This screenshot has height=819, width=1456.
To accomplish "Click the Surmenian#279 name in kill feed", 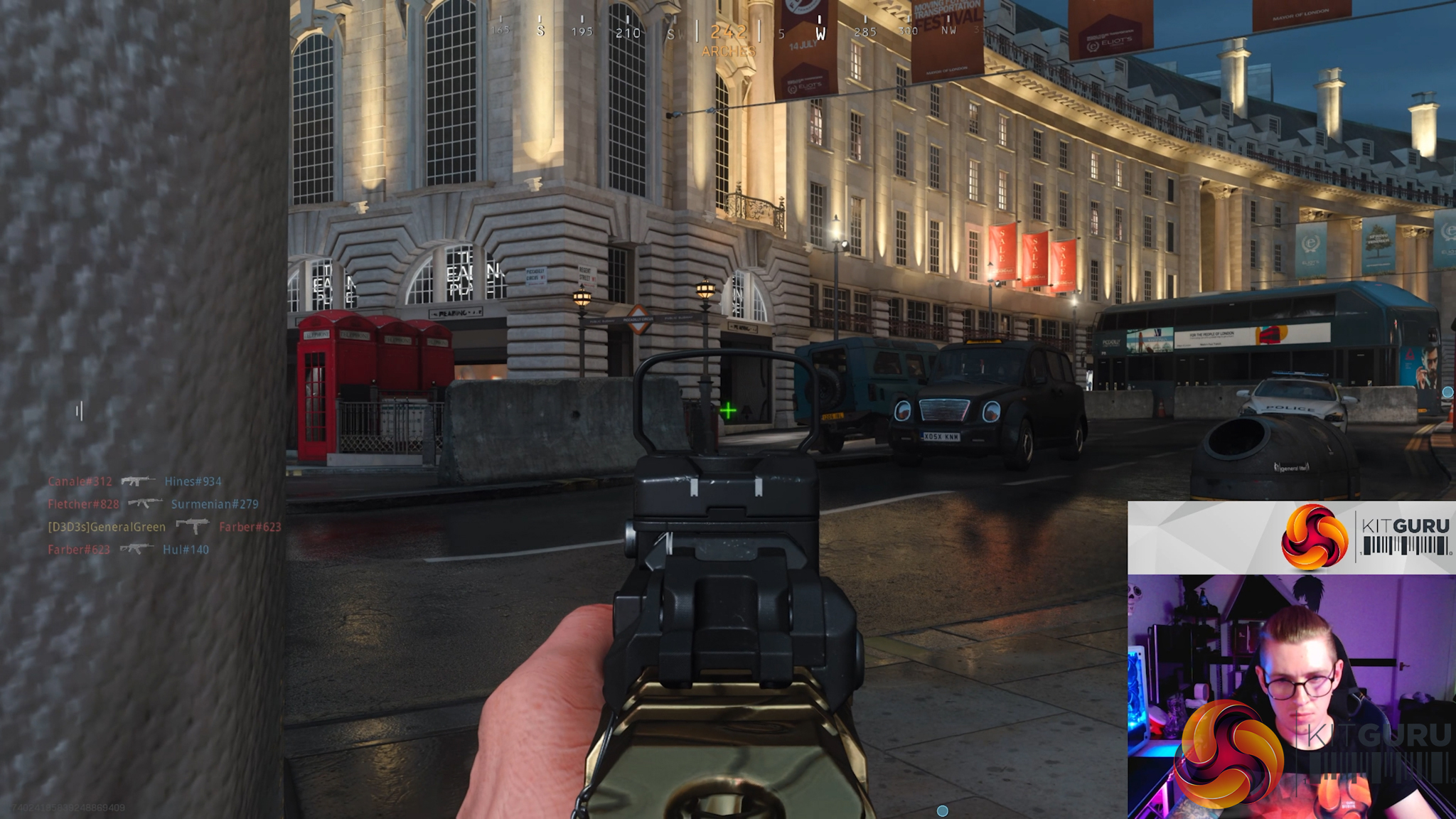I will point(214,504).
